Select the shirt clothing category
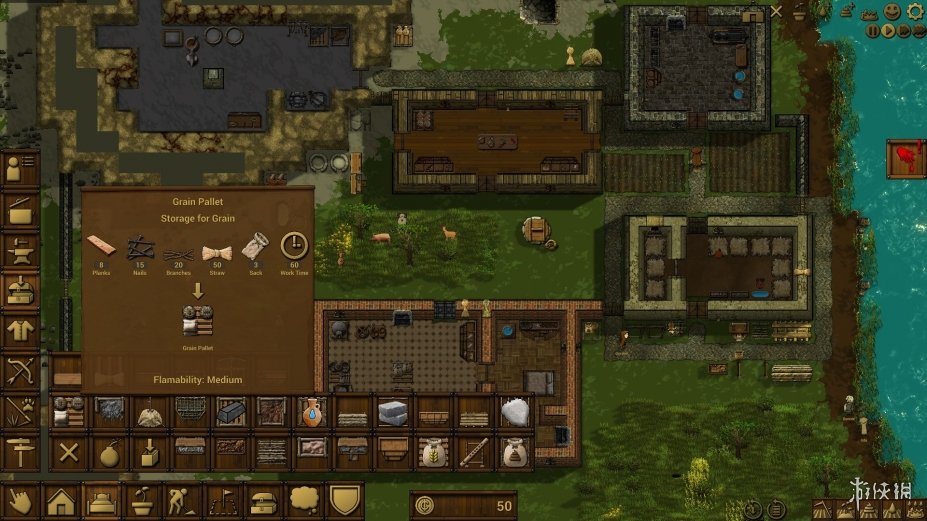This screenshot has width=927, height=521. click(x=20, y=330)
